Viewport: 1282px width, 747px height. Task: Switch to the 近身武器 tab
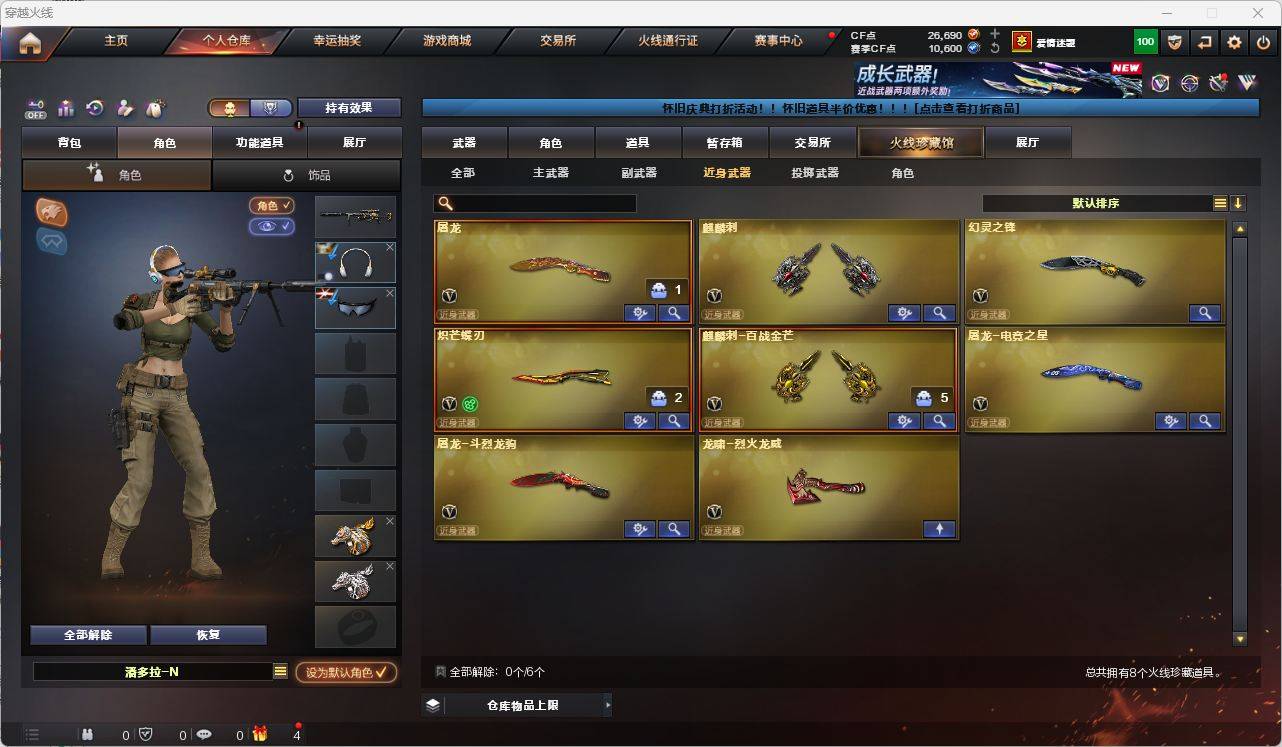pyautogui.click(x=725, y=172)
